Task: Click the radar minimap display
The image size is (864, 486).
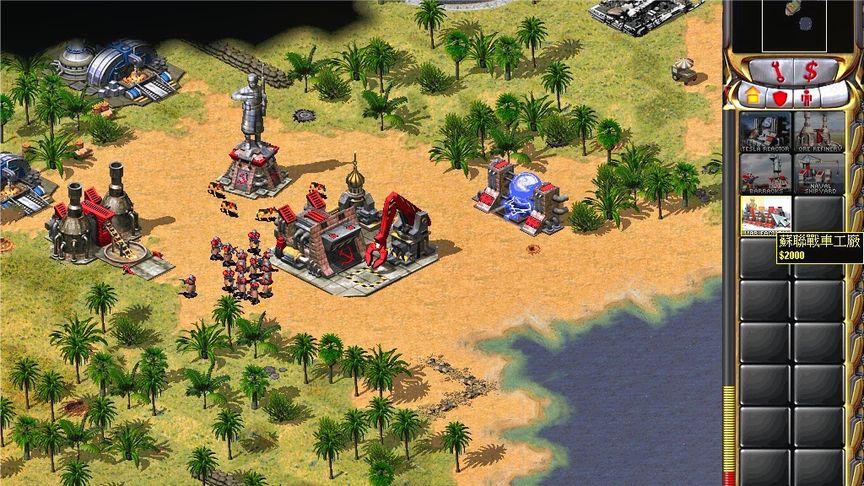Action: click(x=793, y=24)
